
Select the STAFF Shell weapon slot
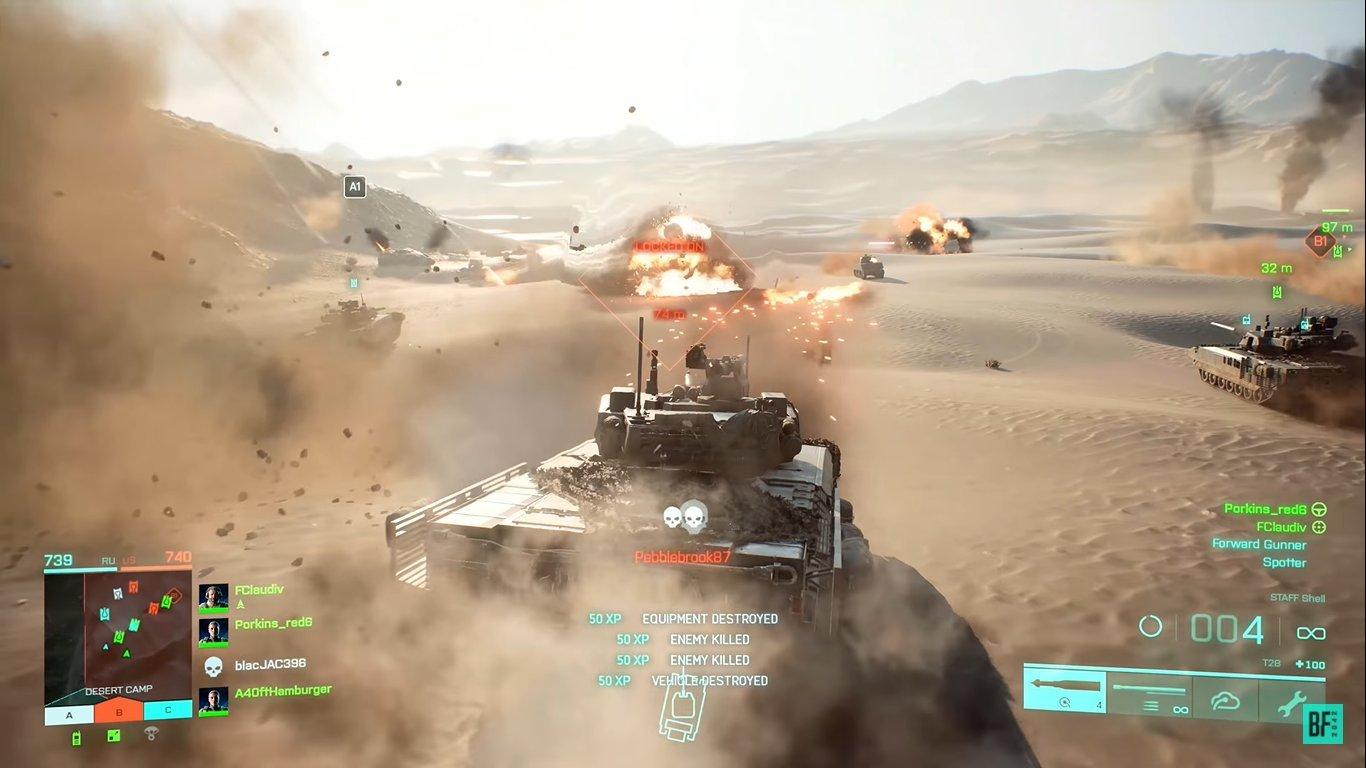pyautogui.click(x=1063, y=691)
